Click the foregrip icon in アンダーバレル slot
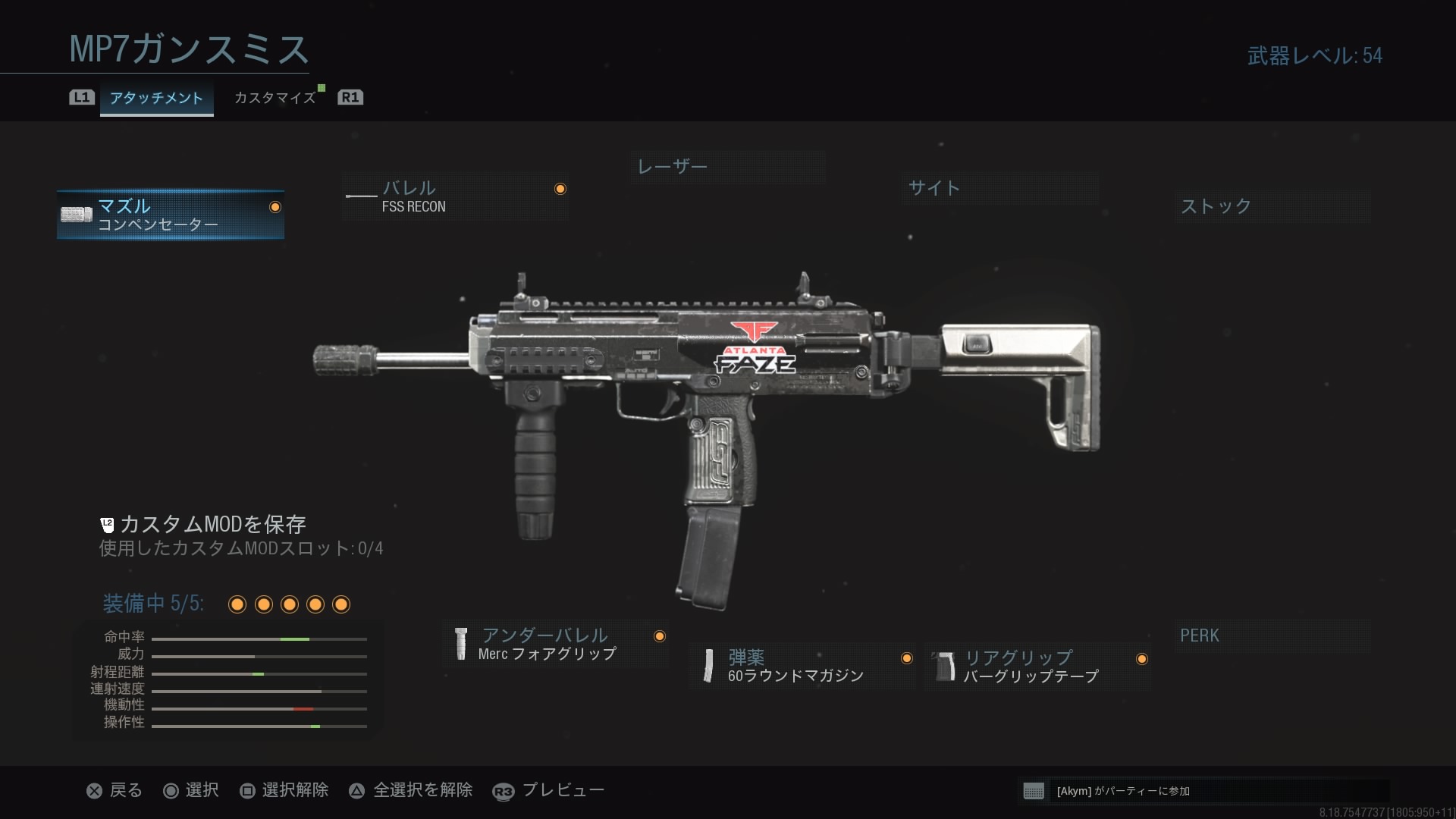The height and width of the screenshot is (819, 1456). click(462, 644)
